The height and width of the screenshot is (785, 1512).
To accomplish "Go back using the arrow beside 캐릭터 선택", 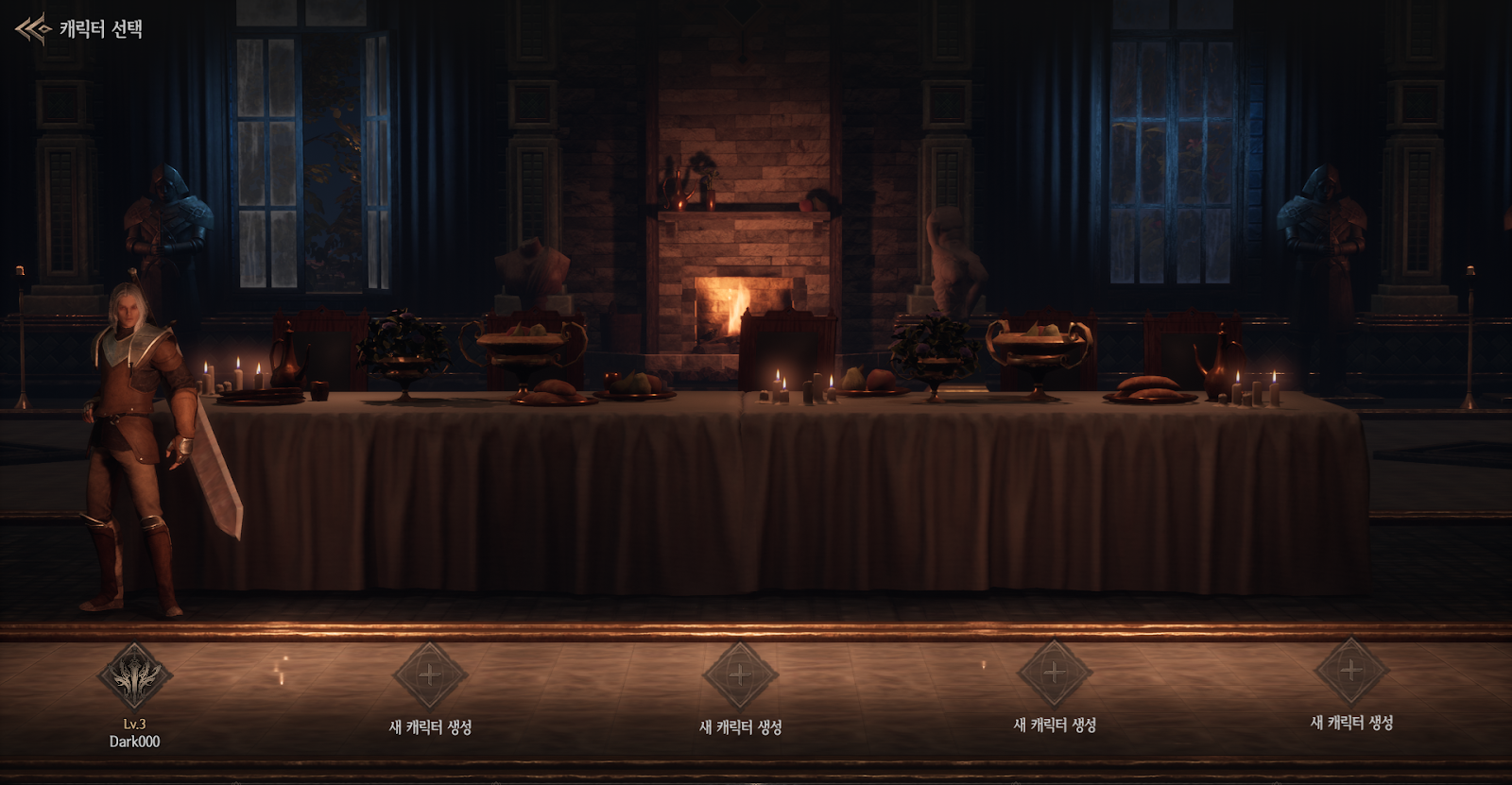I will tap(31, 29).
